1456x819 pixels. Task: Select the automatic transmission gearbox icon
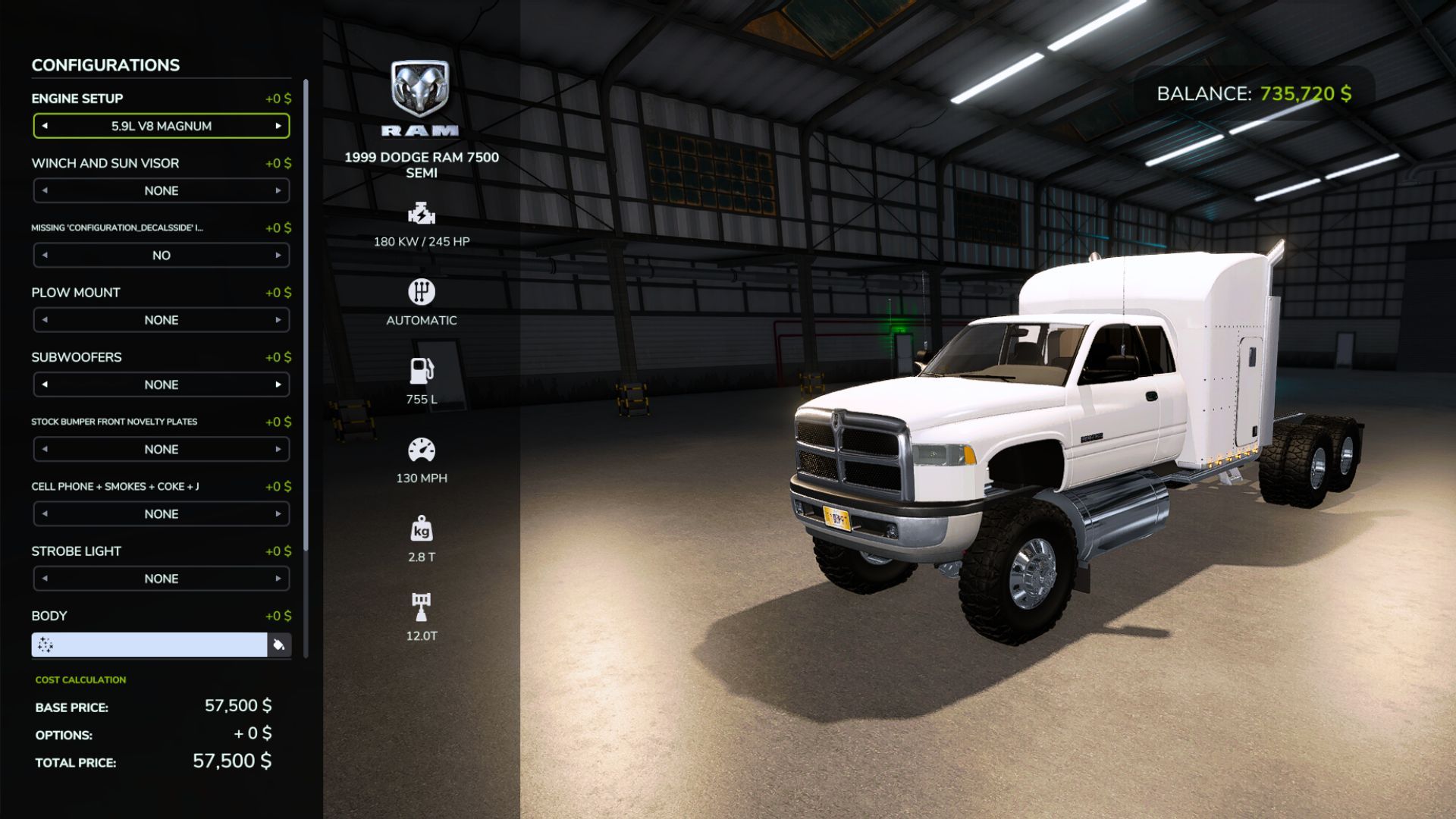[x=422, y=293]
